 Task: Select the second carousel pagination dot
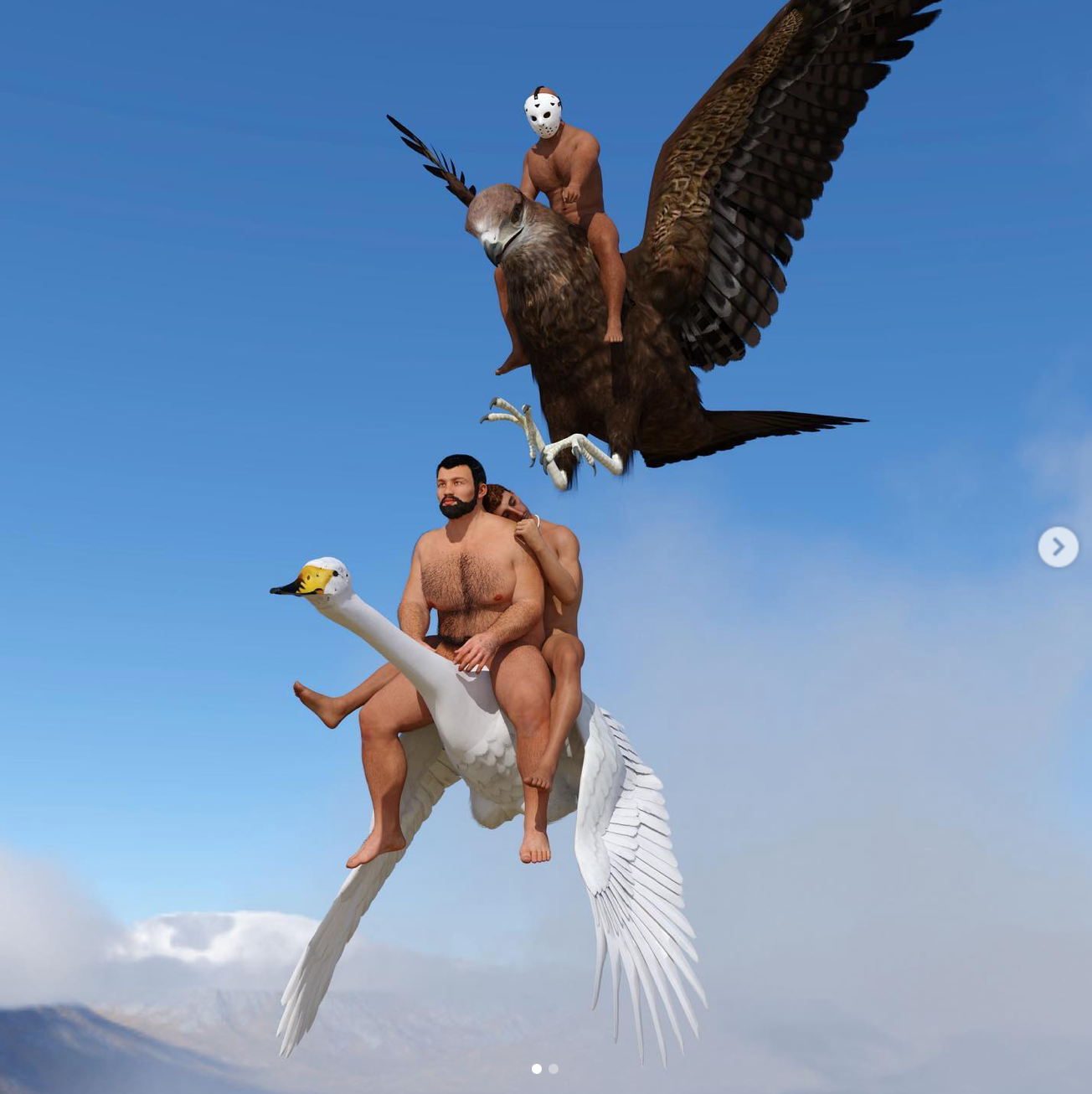pos(554,1069)
